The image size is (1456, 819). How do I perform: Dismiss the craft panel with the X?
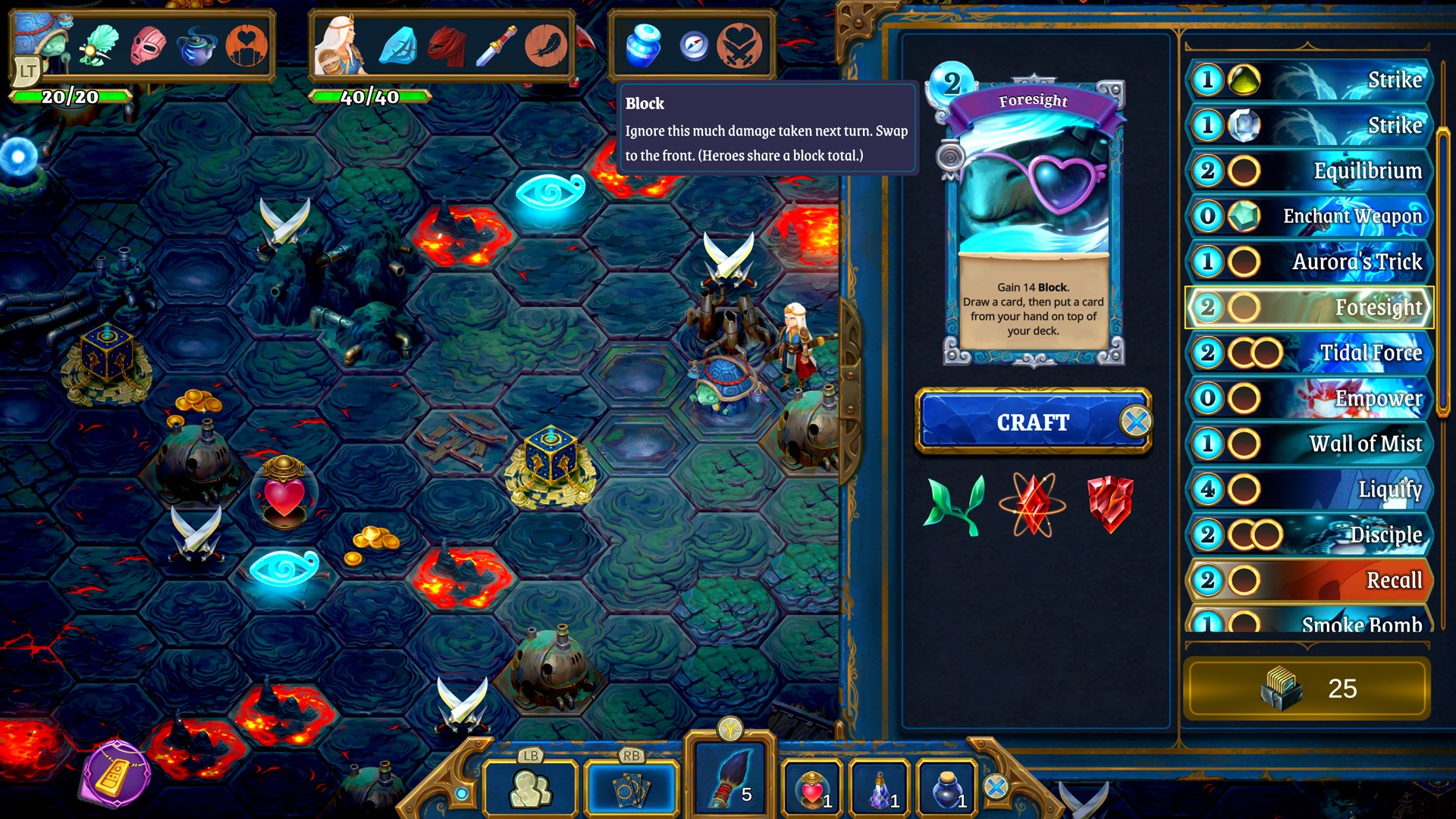point(1139,422)
